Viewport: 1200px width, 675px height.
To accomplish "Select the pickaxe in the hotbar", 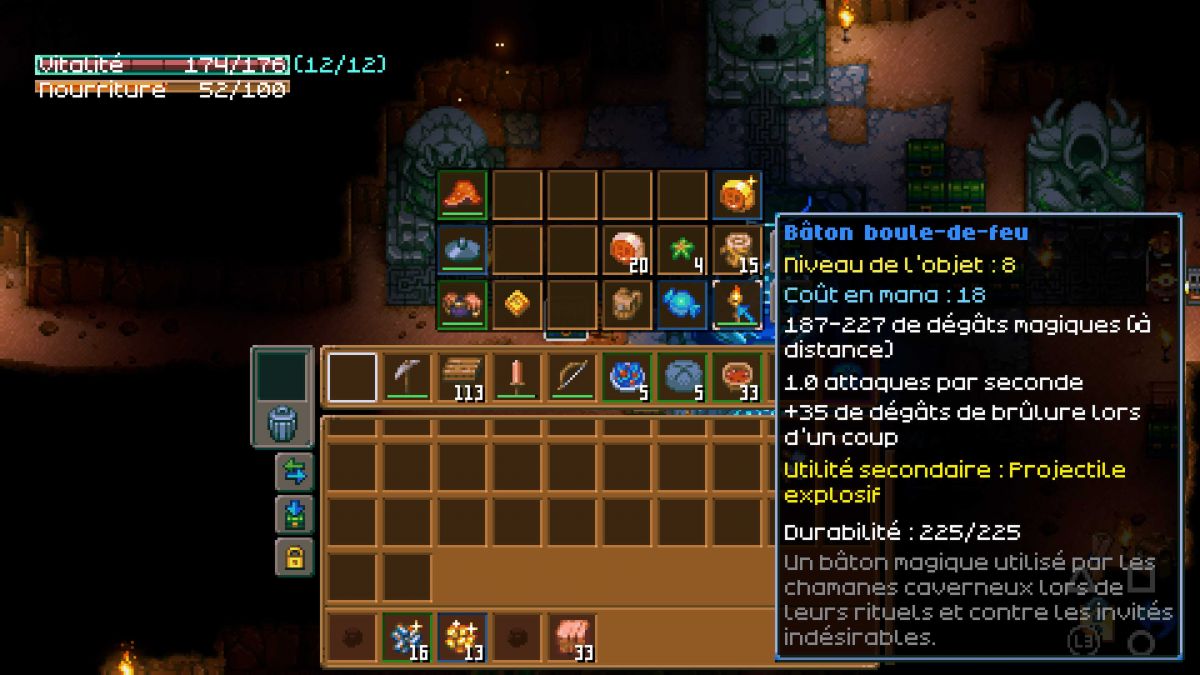I will (407, 377).
